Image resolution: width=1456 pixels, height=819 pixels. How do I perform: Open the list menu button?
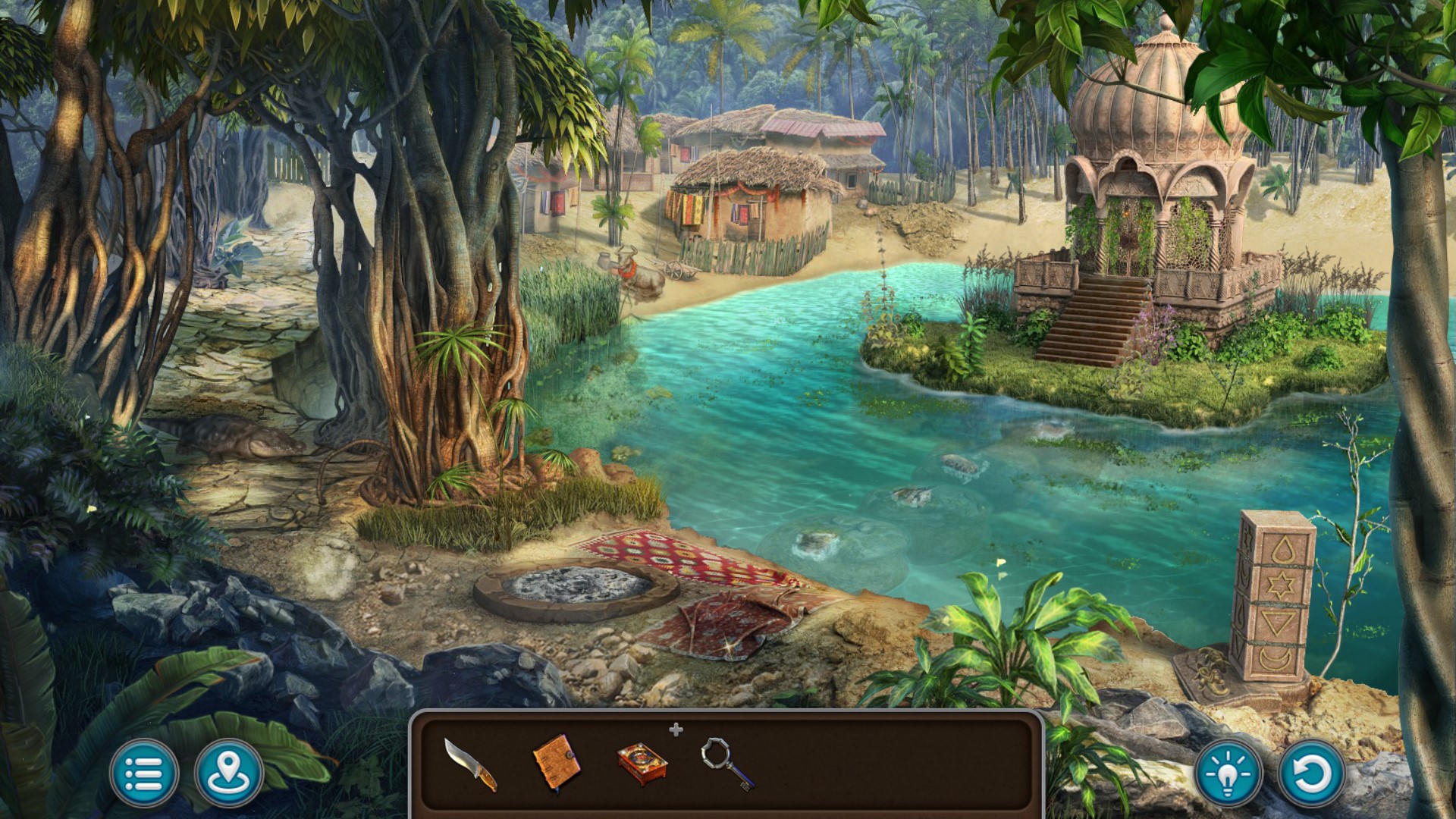pos(144,773)
